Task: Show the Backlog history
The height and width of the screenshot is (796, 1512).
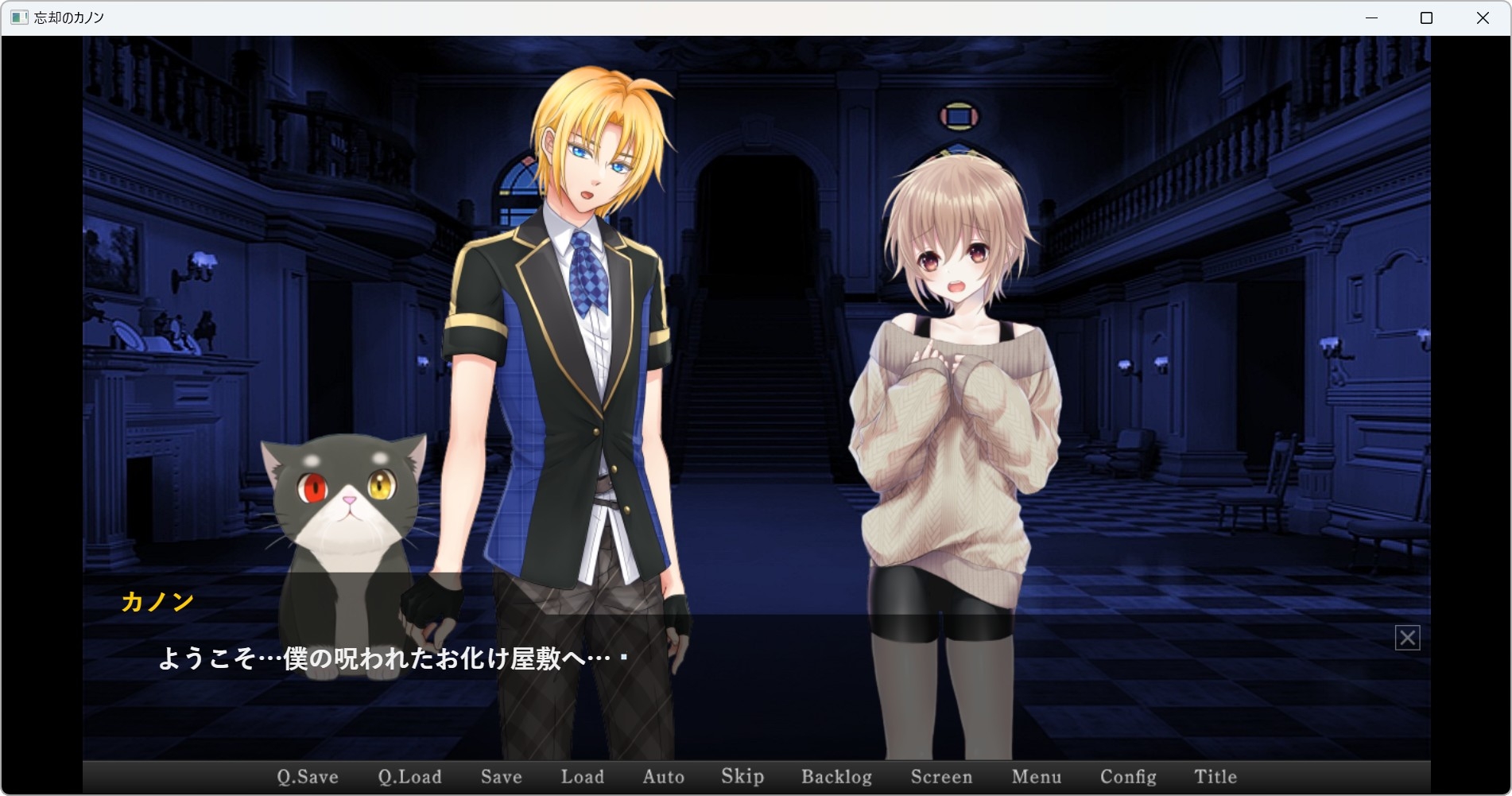Action: coord(836,777)
